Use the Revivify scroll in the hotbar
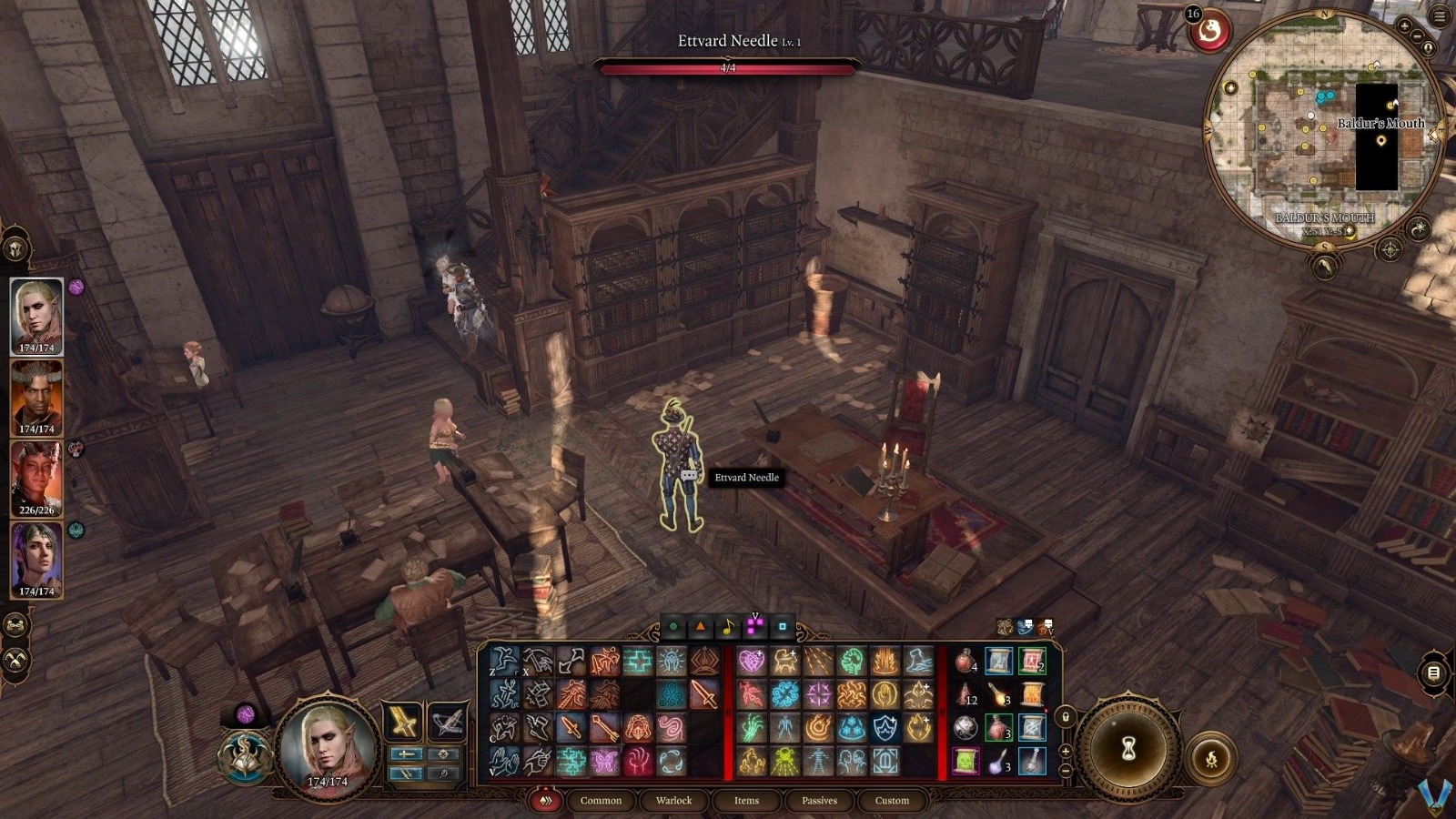The height and width of the screenshot is (819, 1456). point(1031,659)
